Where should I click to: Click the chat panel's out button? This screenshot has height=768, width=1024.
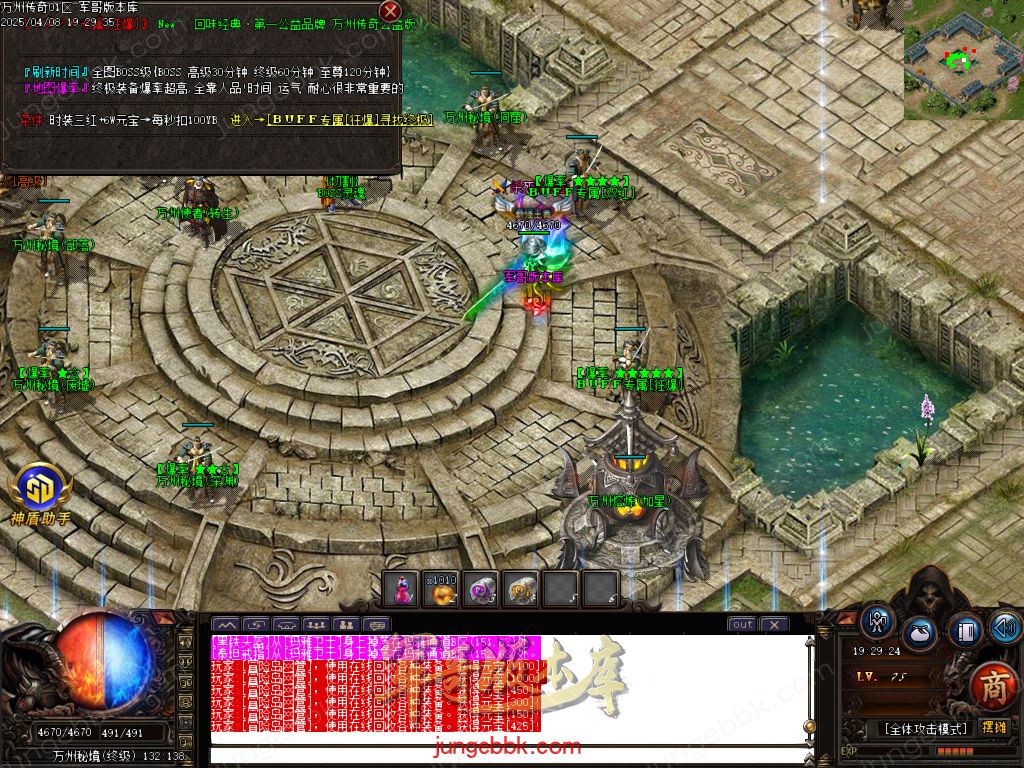(742, 624)
